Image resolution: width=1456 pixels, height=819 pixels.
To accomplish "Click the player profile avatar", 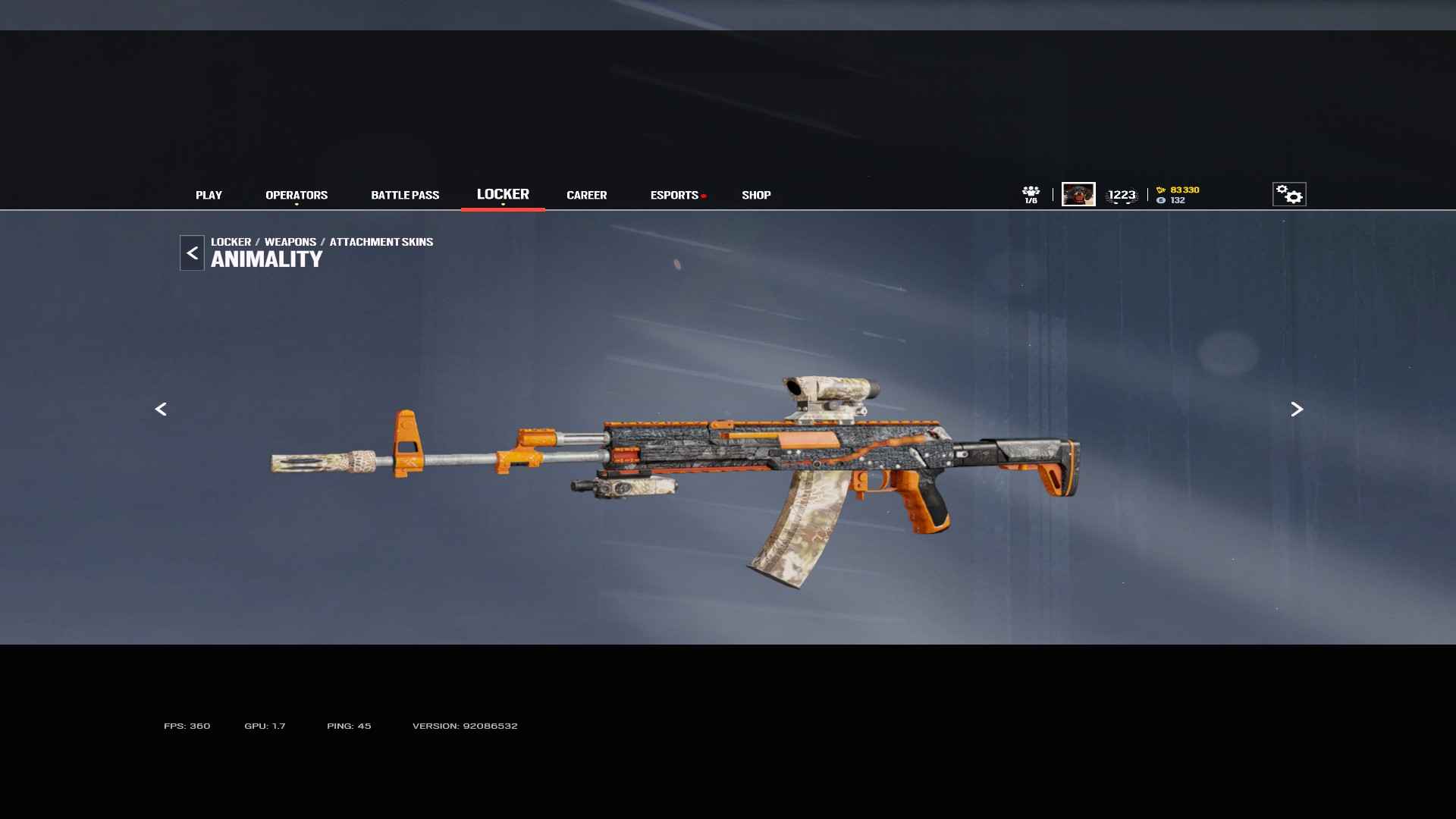I will coord(1078,194).
